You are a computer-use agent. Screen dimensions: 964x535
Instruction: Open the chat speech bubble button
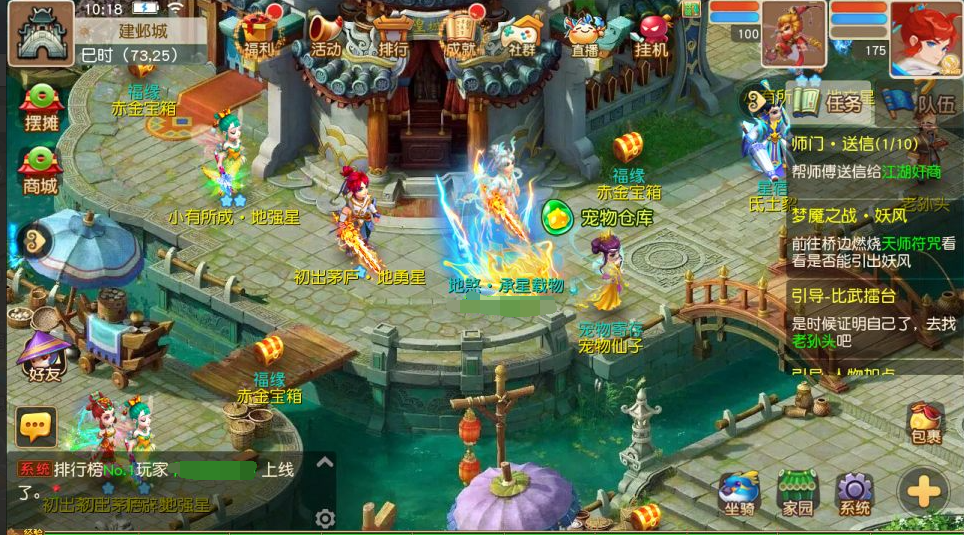pyautogui.click(x=36, y=427)
